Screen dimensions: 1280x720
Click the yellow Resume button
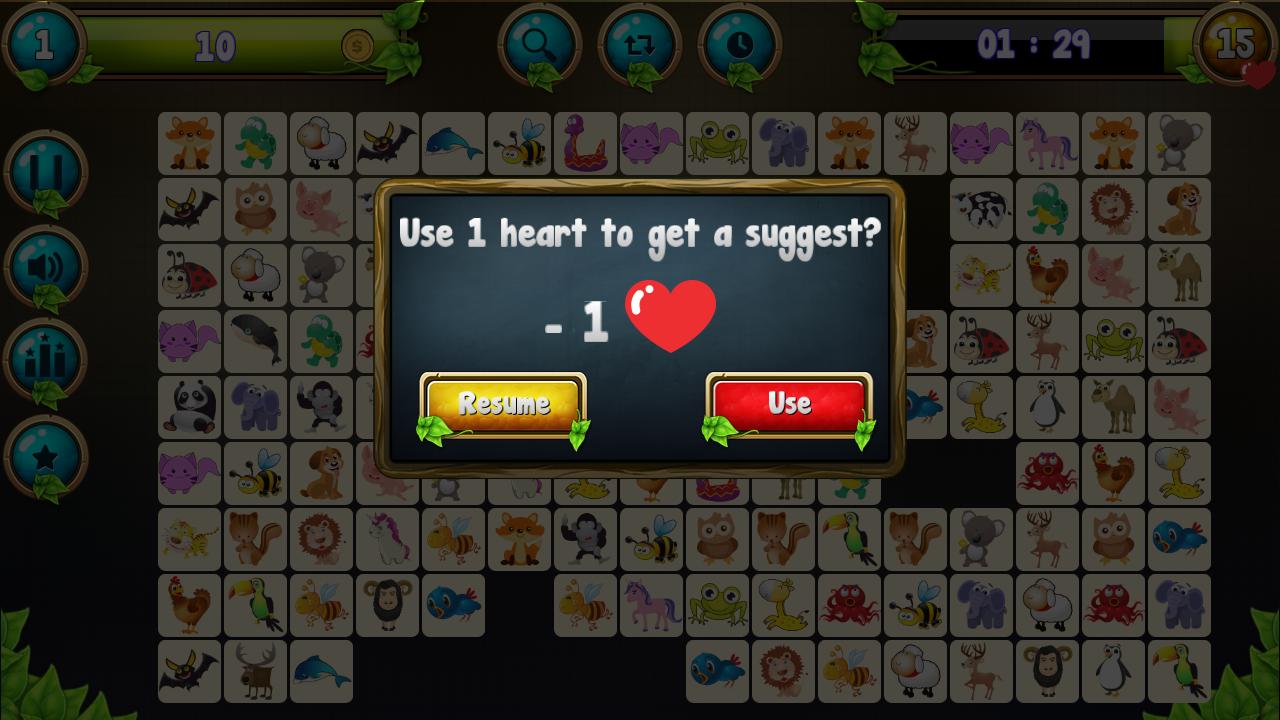(503, 404)
